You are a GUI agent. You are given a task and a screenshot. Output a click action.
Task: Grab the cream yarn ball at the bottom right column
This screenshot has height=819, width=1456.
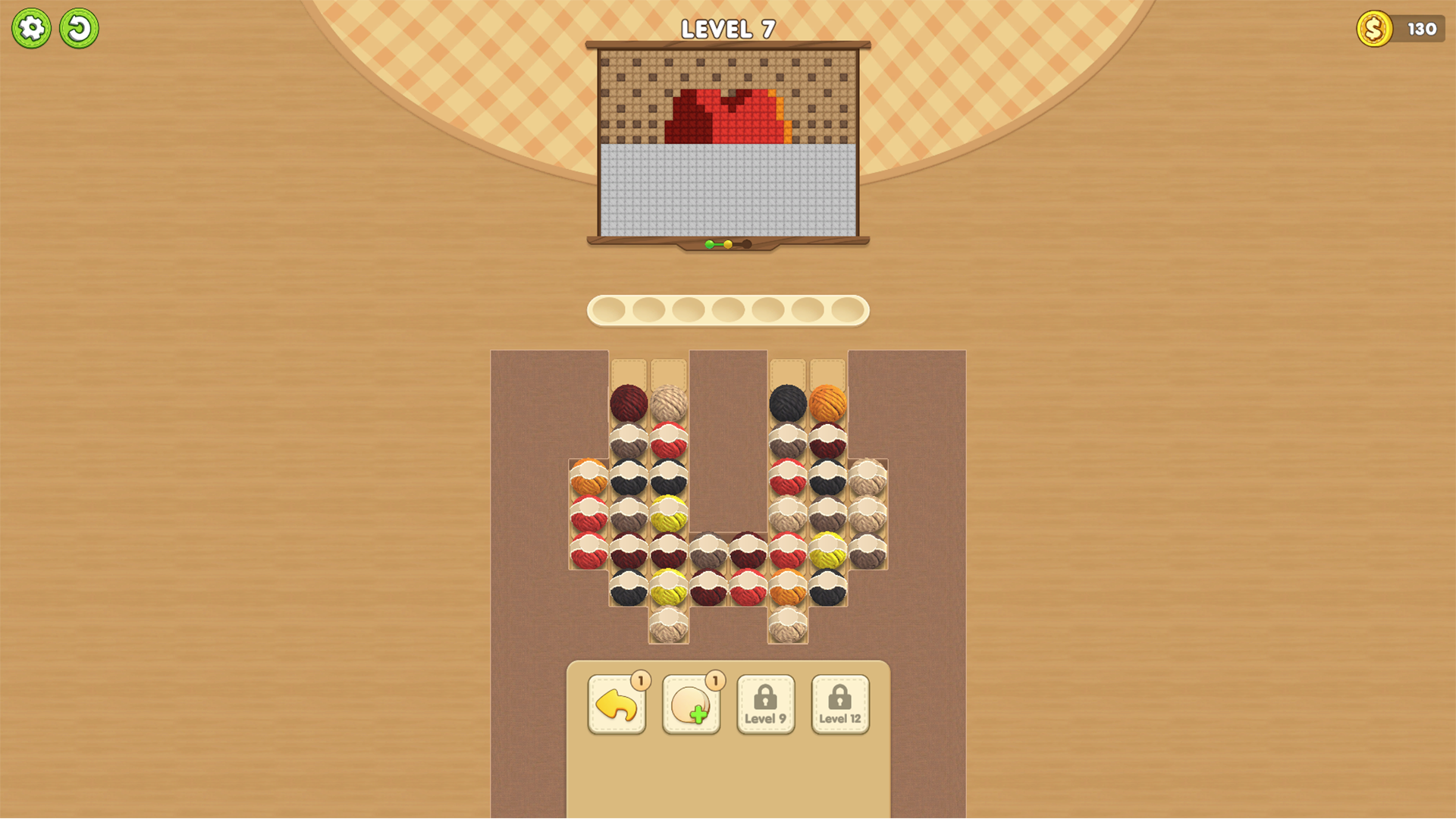[x=789, y=626]
